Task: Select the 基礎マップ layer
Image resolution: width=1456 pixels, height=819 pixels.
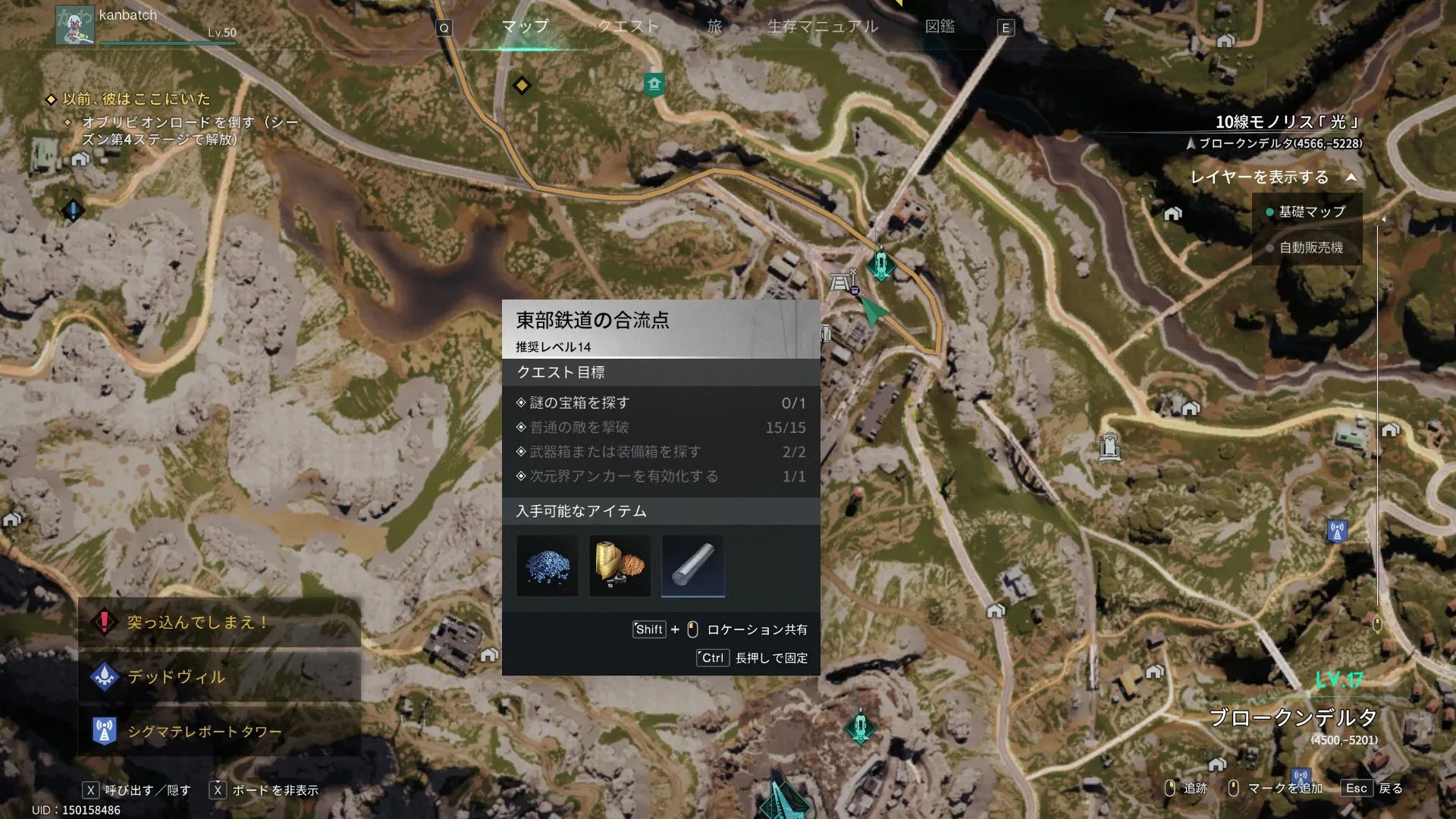Action: (1311, 212)
